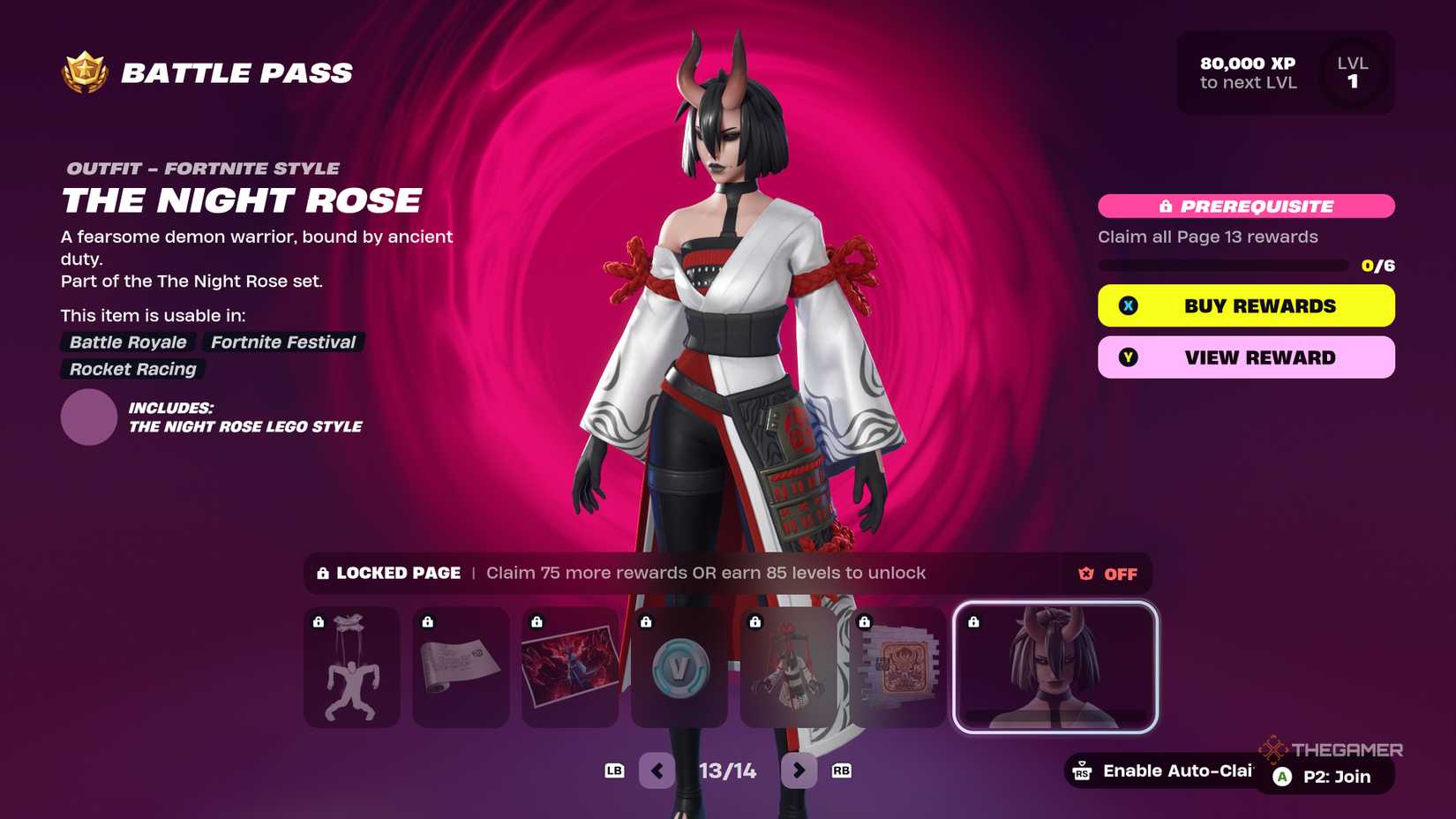Click the Battle Pass star emblem

84,71
